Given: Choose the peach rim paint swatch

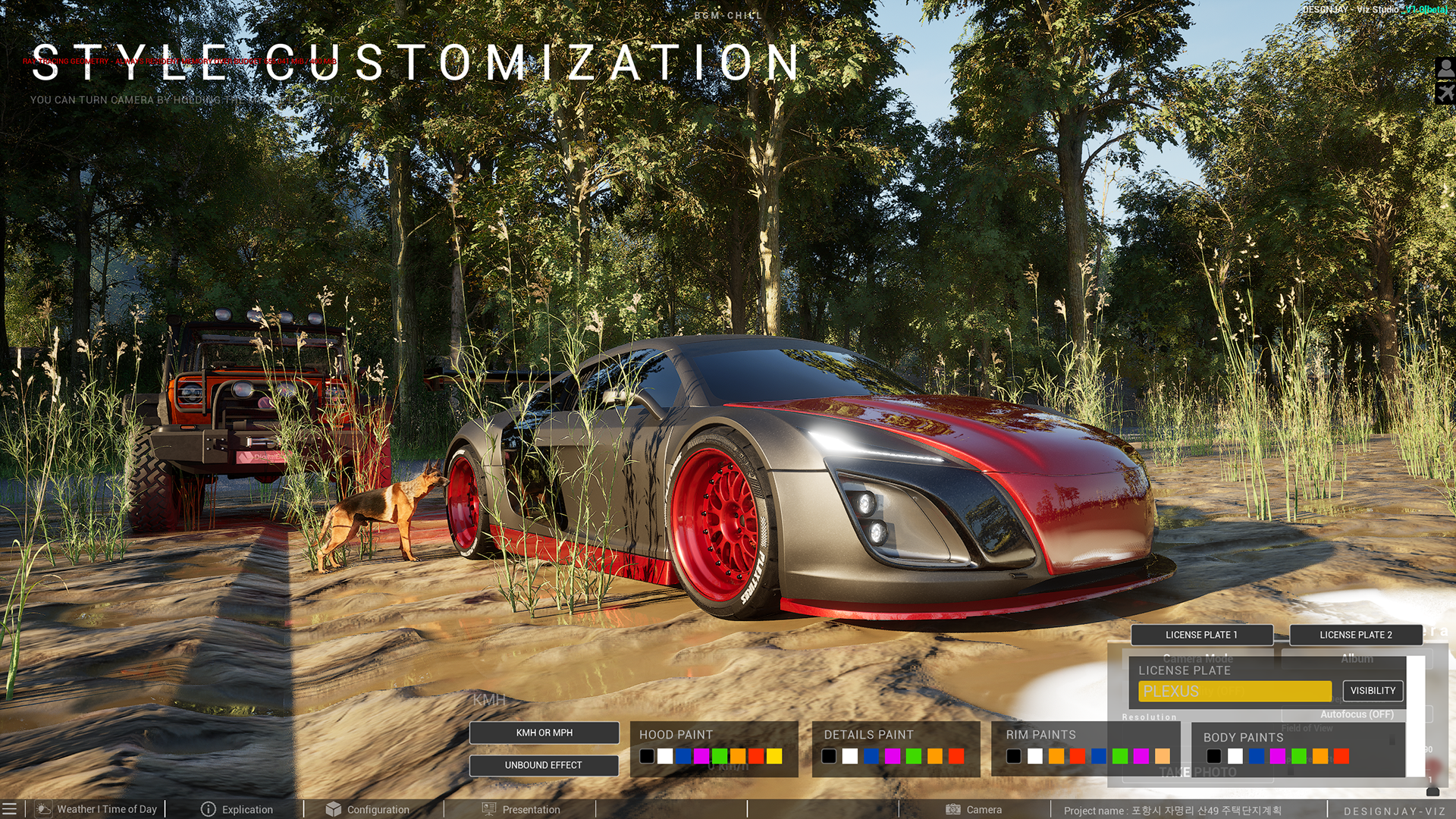Looking at the screenshot, I should (x=1163, y=756).
